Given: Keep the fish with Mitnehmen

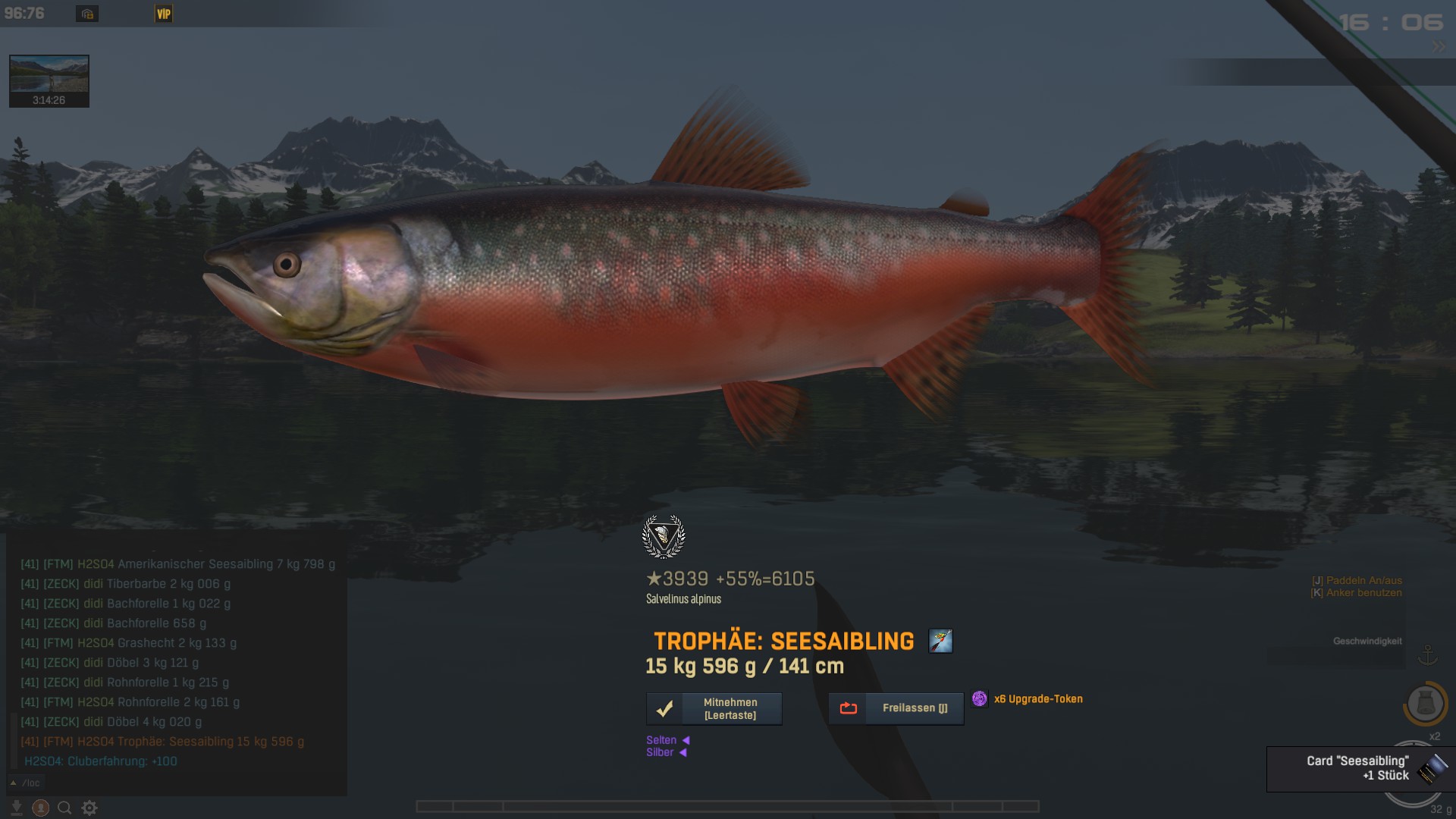Looking at the screenshot, I should pos(714,709).
